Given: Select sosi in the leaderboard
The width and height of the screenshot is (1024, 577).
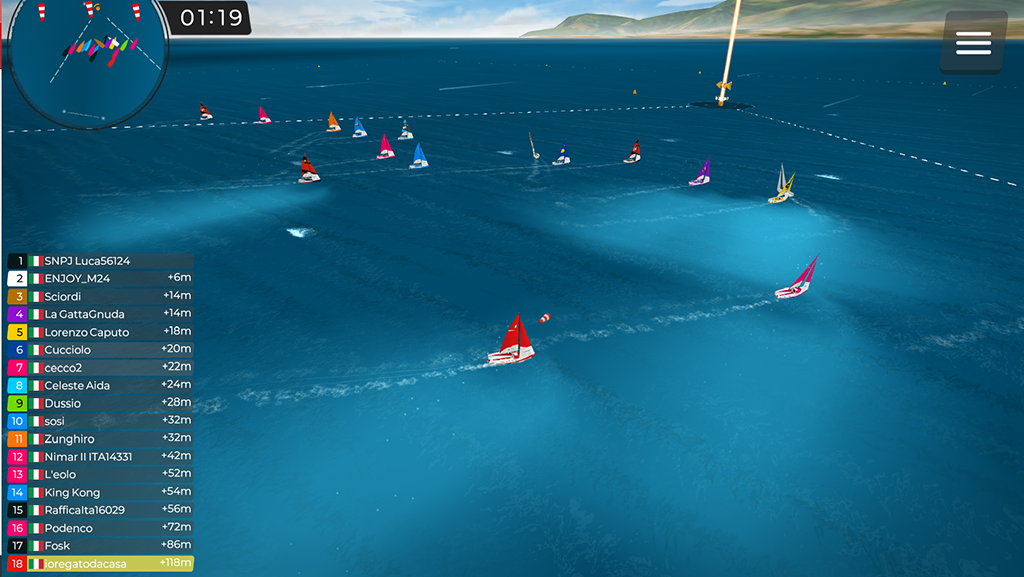Looking at the screenshot, I should coord(100,421).
